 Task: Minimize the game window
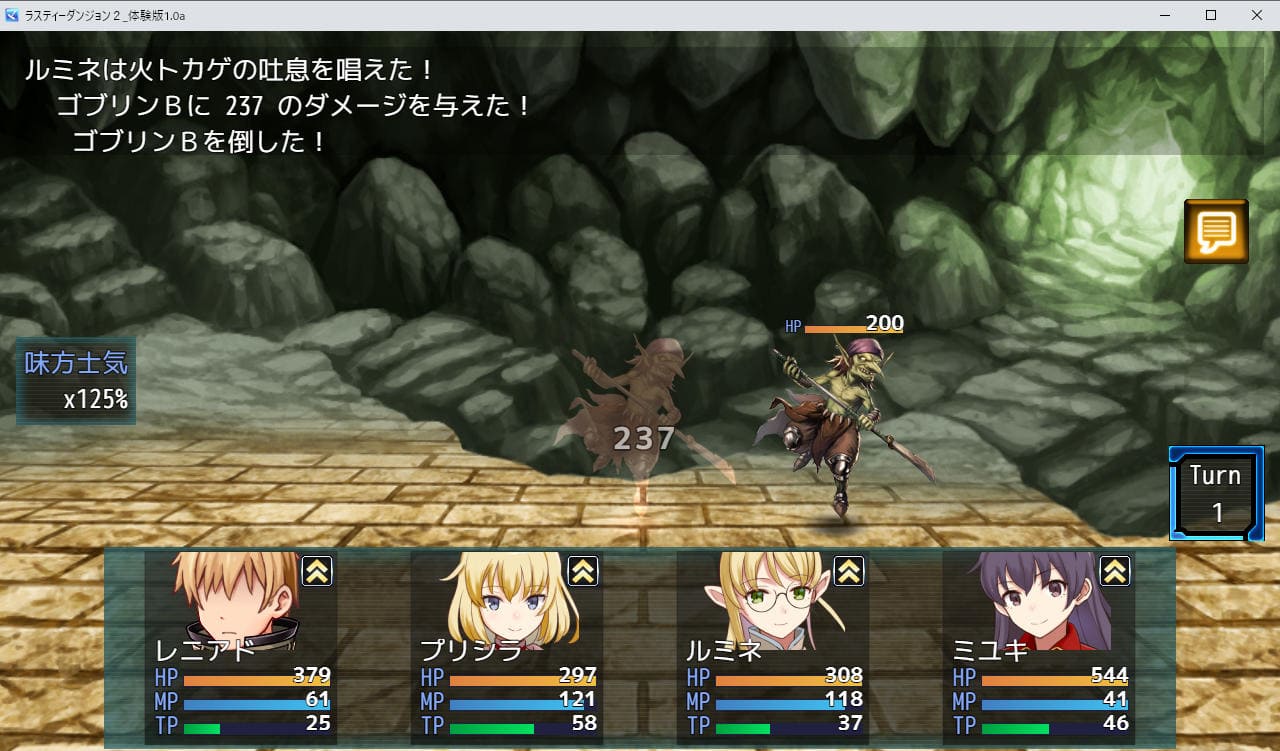[1165, 15]
